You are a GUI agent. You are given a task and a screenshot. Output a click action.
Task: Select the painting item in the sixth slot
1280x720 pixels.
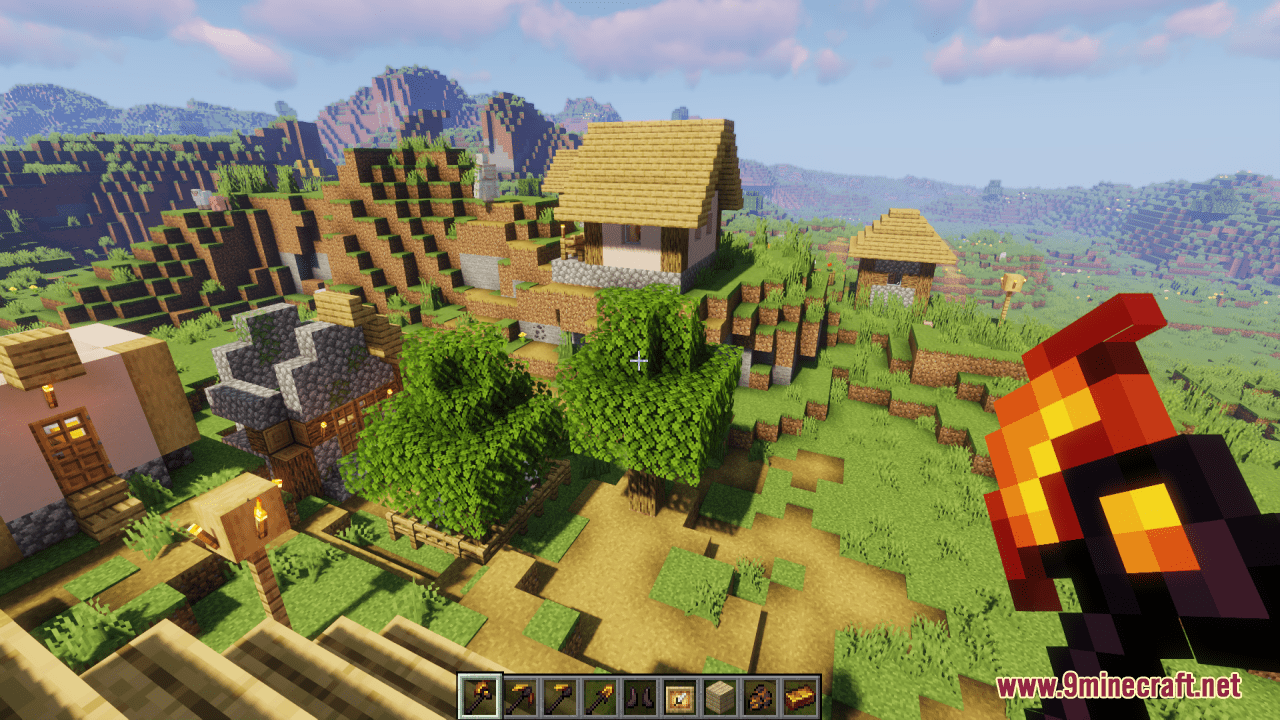click(680, 694)
